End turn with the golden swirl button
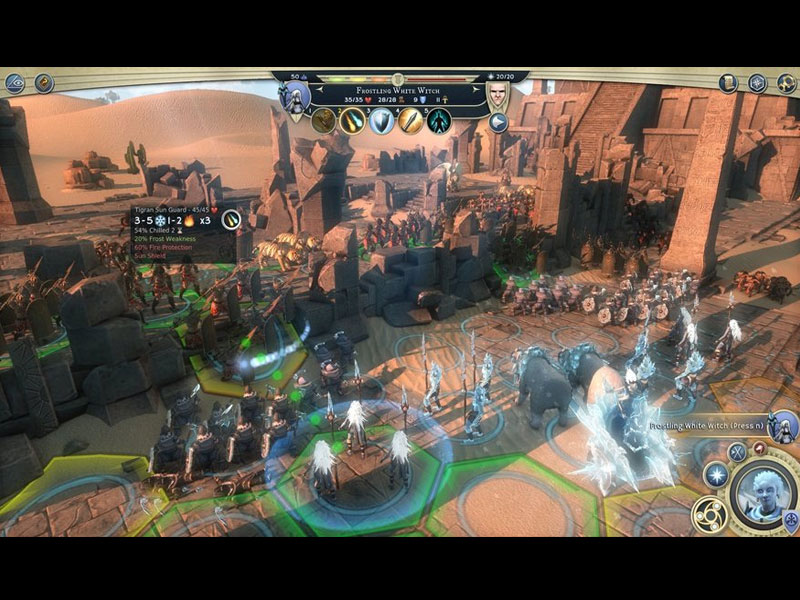 coord(708,513)
